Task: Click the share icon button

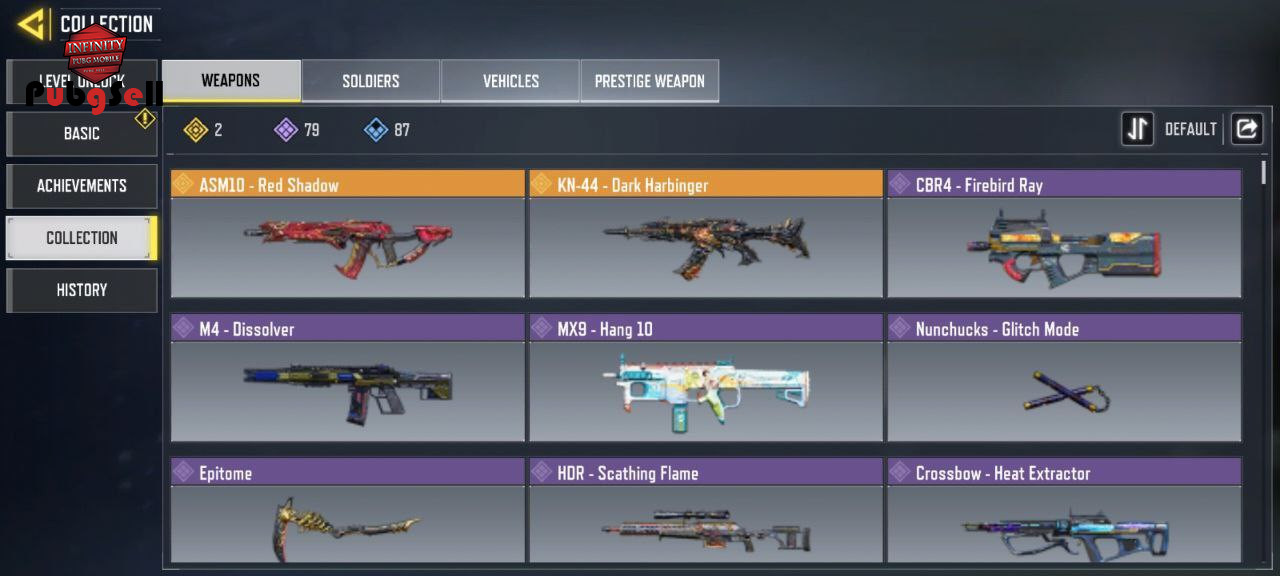Action: tap(1246, 129)
